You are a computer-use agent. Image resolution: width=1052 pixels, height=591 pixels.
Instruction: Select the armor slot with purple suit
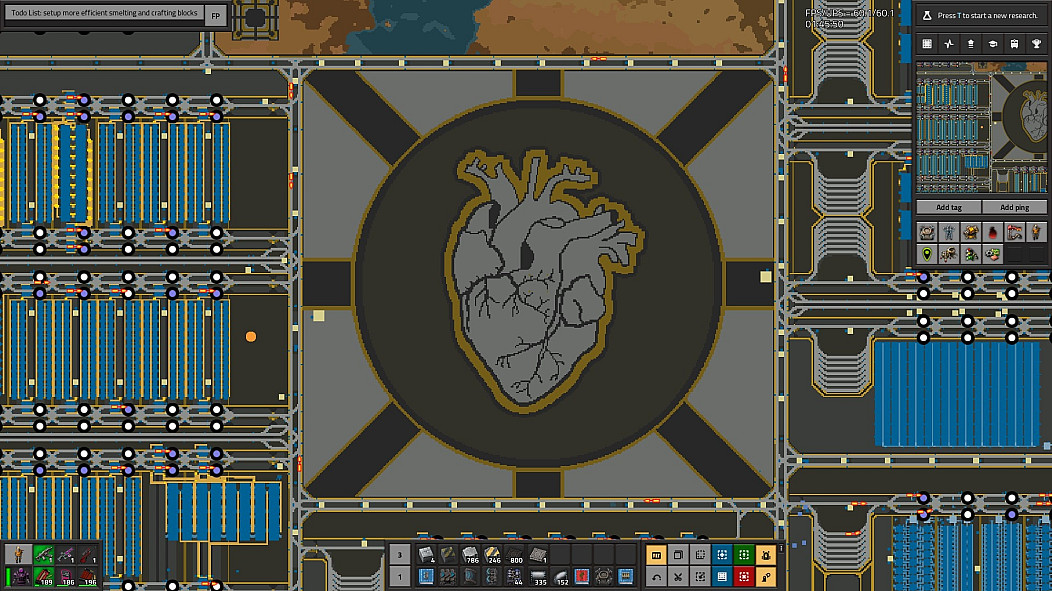pyautogui.click(x=21, y=577)
